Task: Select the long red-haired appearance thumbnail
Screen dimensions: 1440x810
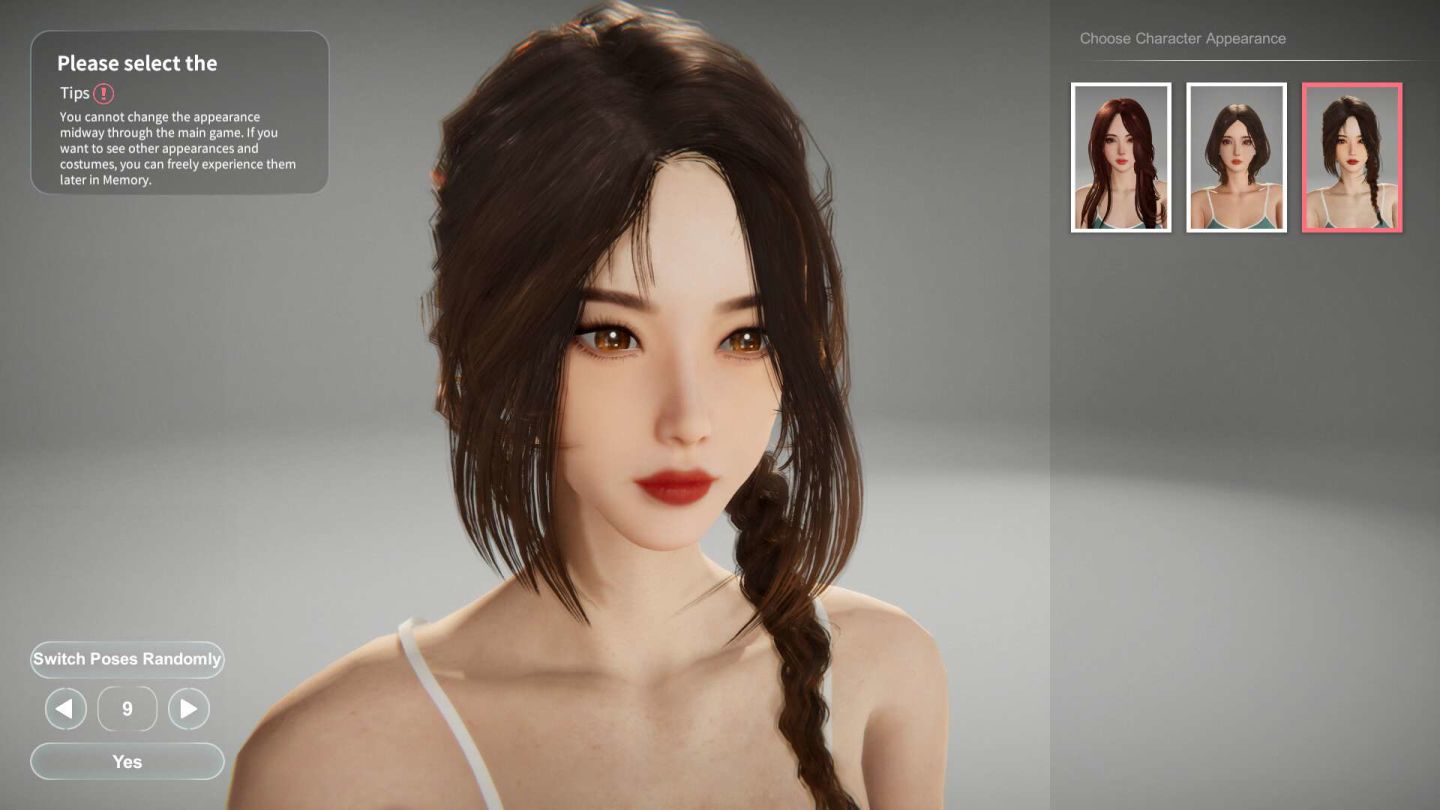Action: [1120, 156]
